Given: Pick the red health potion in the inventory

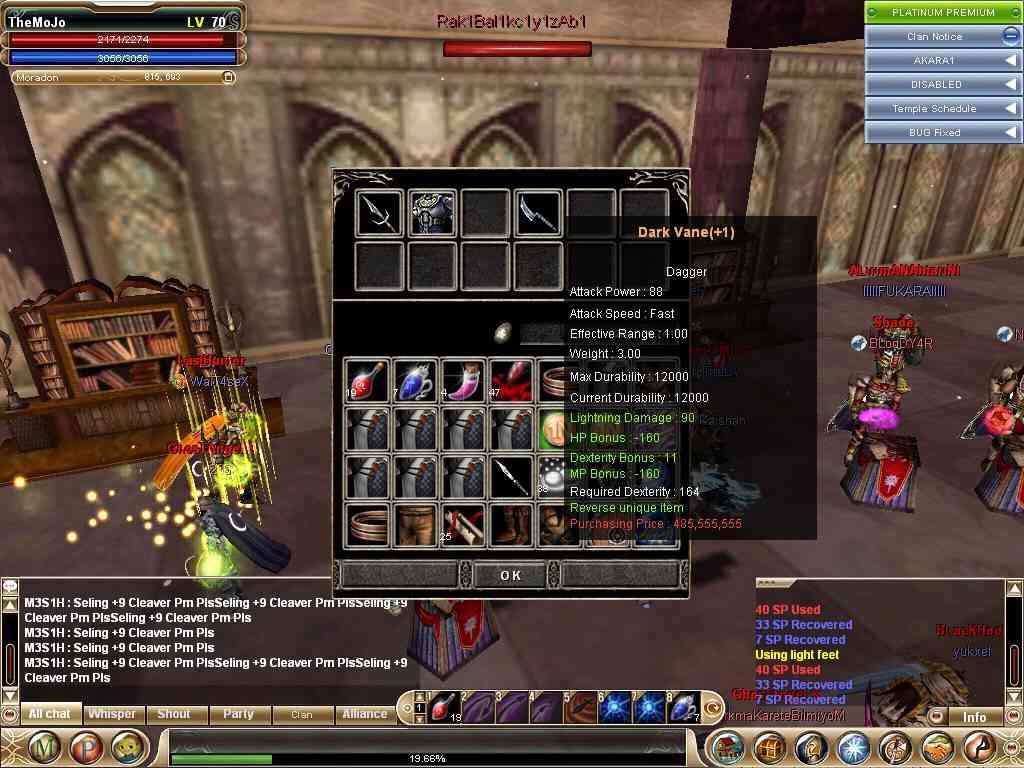Looking at the screenshot, I should point(367,380).
